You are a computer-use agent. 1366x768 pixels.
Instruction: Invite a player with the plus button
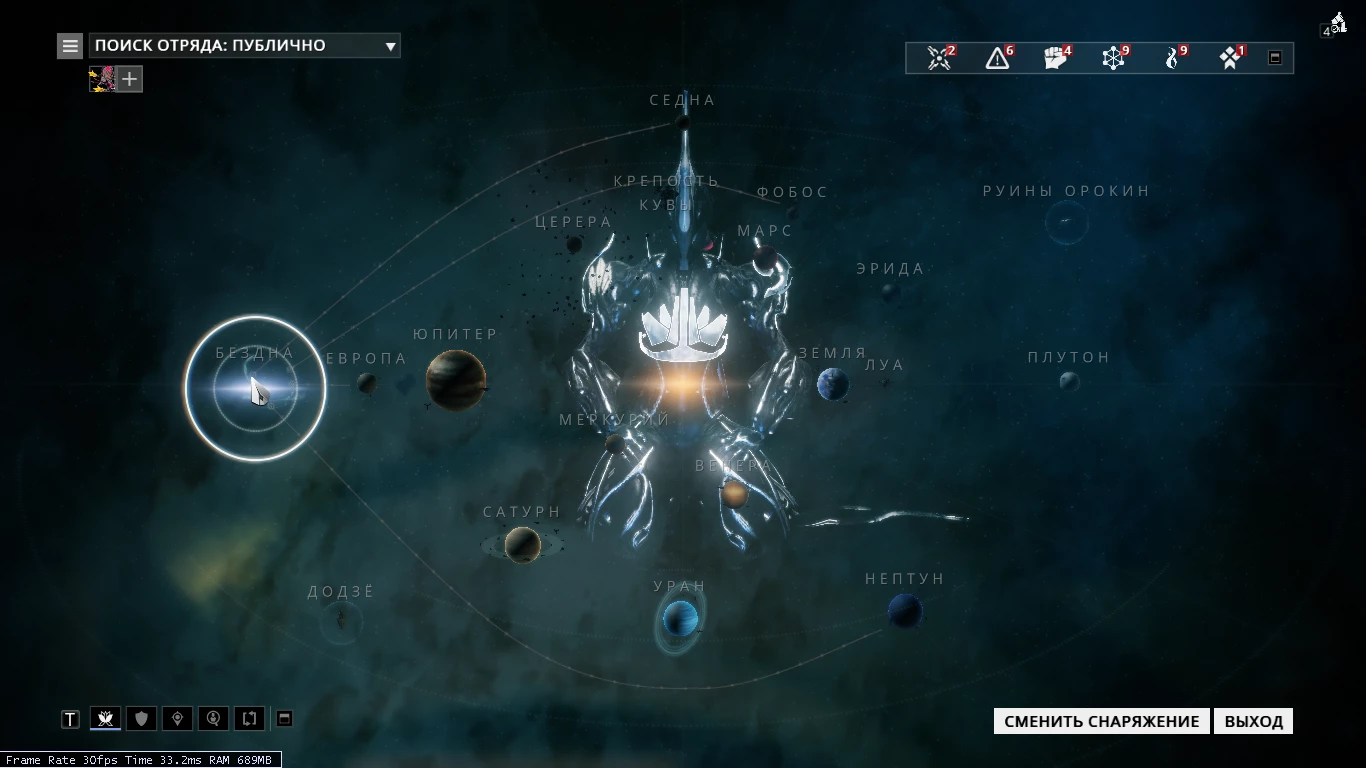pos(130,79)
